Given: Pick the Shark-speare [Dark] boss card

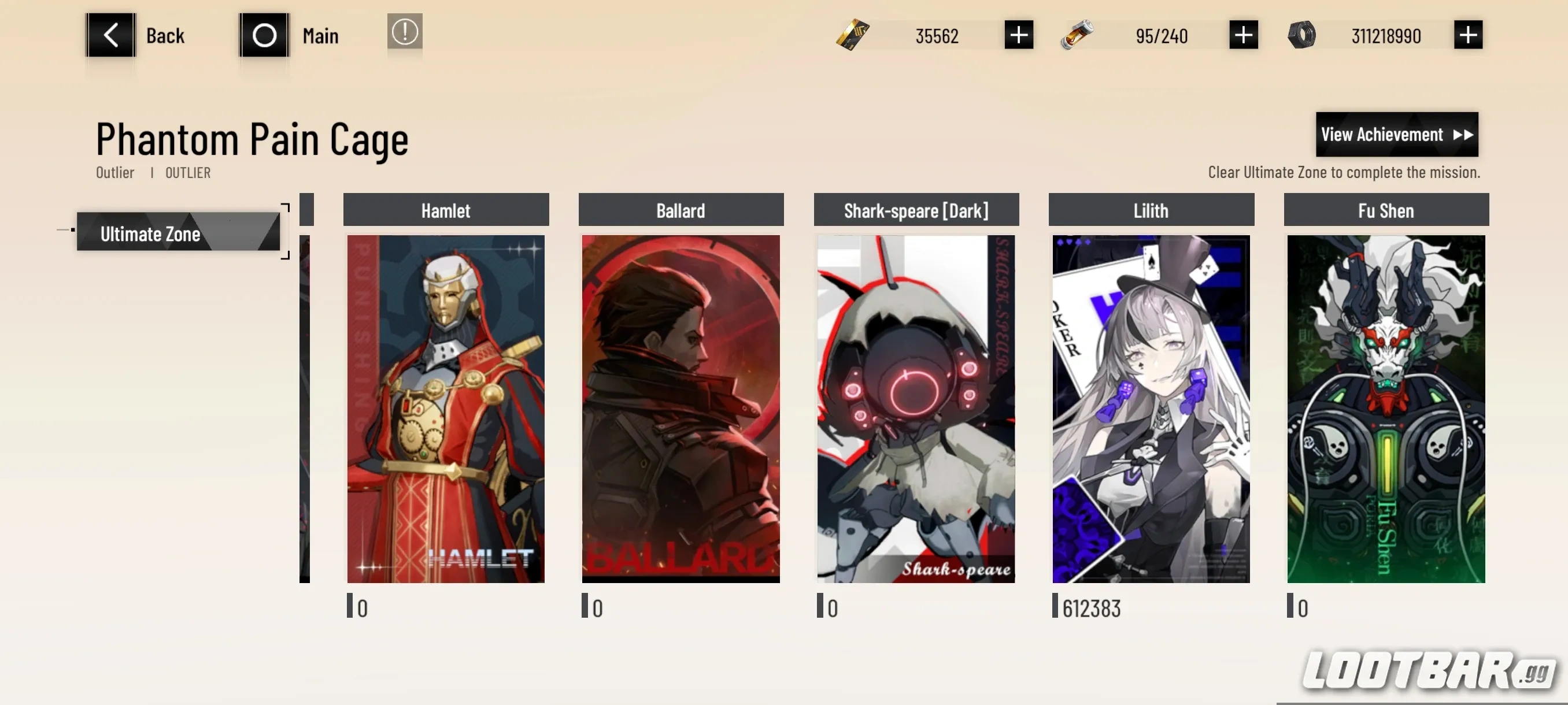Looking at the screenshot, I should tap(915, 408).
